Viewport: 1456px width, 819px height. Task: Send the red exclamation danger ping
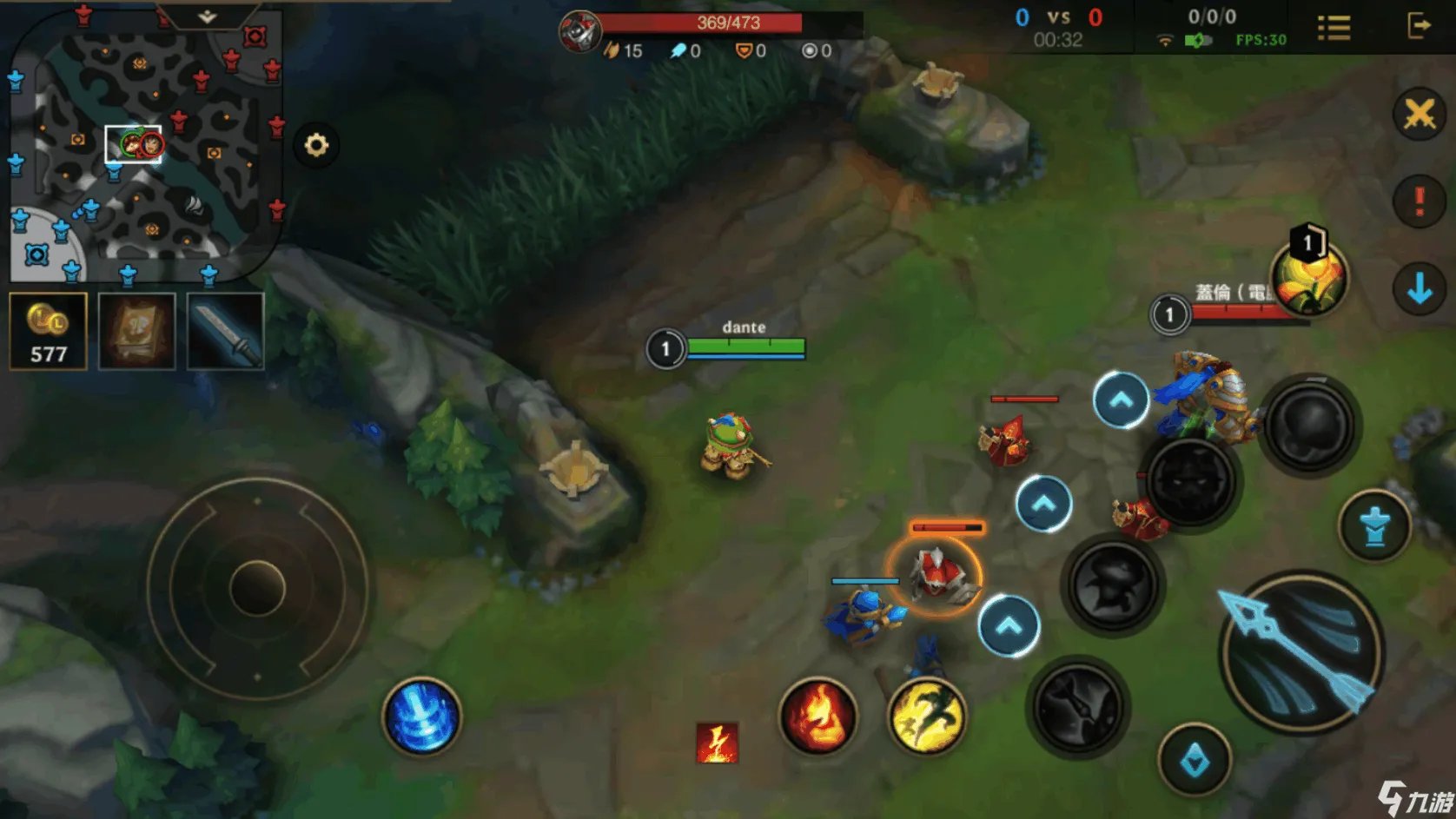(x=1420, y=201)
